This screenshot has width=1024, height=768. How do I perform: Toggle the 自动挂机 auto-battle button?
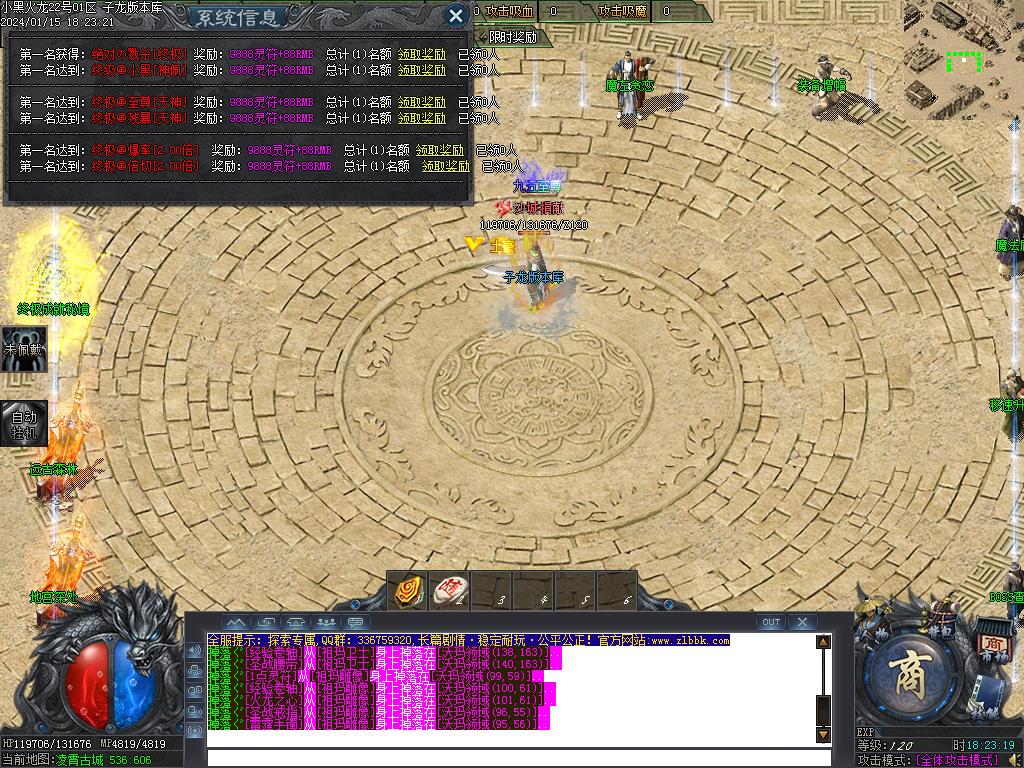22,425
